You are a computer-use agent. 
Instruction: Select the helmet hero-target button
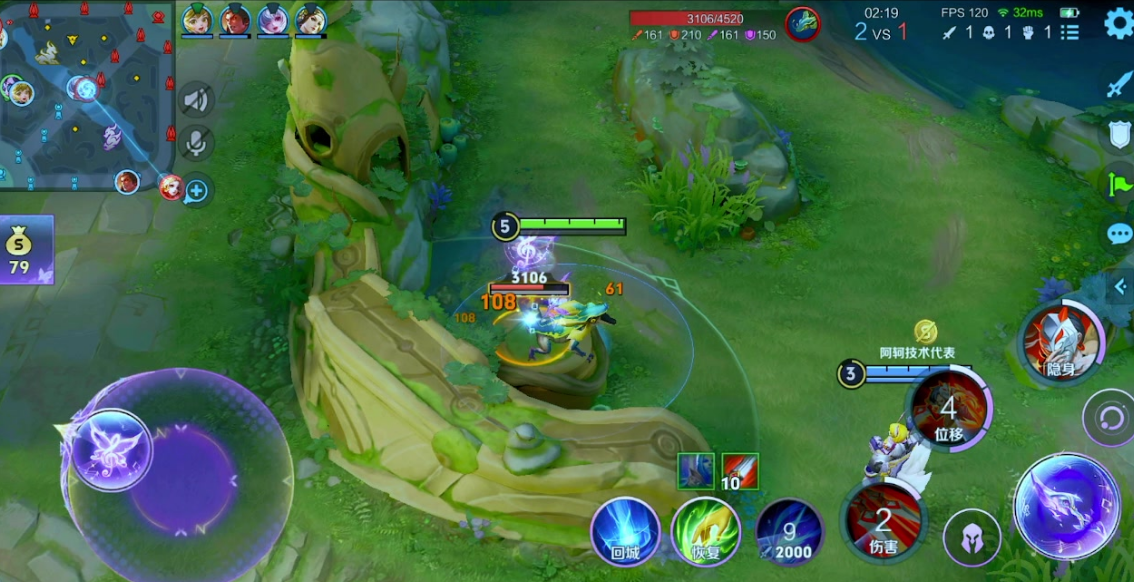coord(971,537)
